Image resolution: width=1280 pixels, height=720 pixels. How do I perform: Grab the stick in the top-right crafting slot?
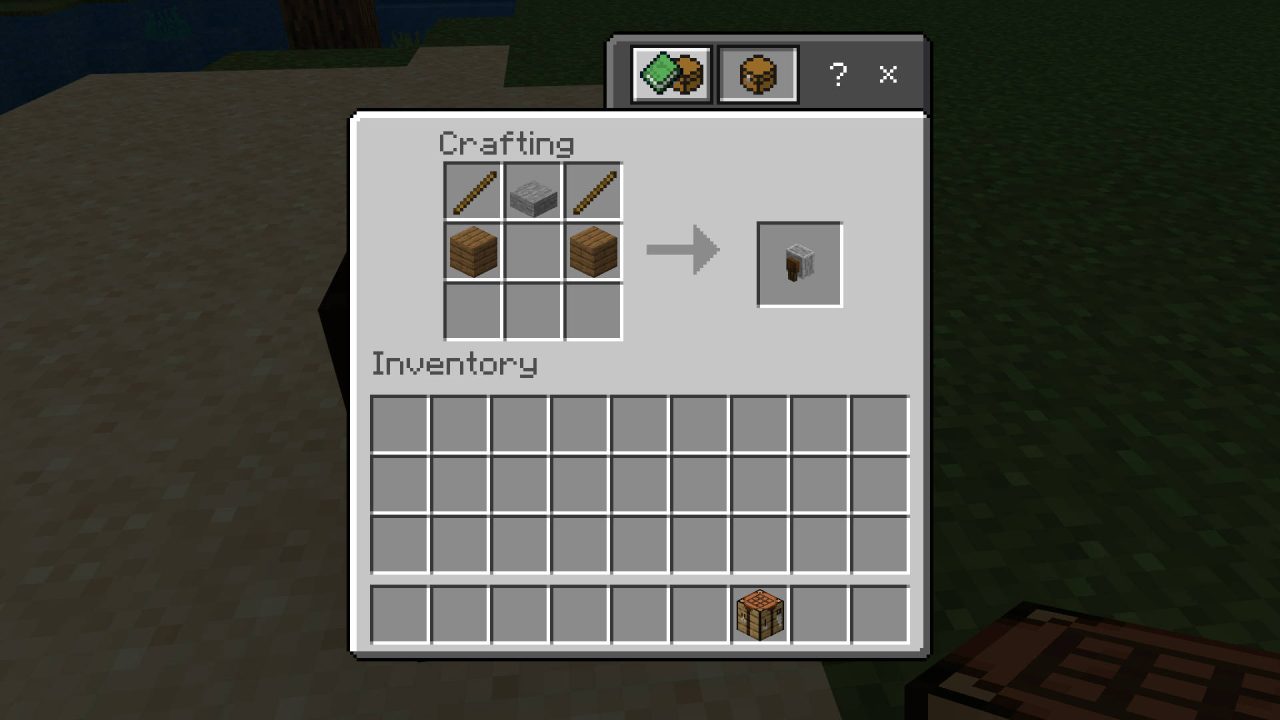click(x=592, y=192)
